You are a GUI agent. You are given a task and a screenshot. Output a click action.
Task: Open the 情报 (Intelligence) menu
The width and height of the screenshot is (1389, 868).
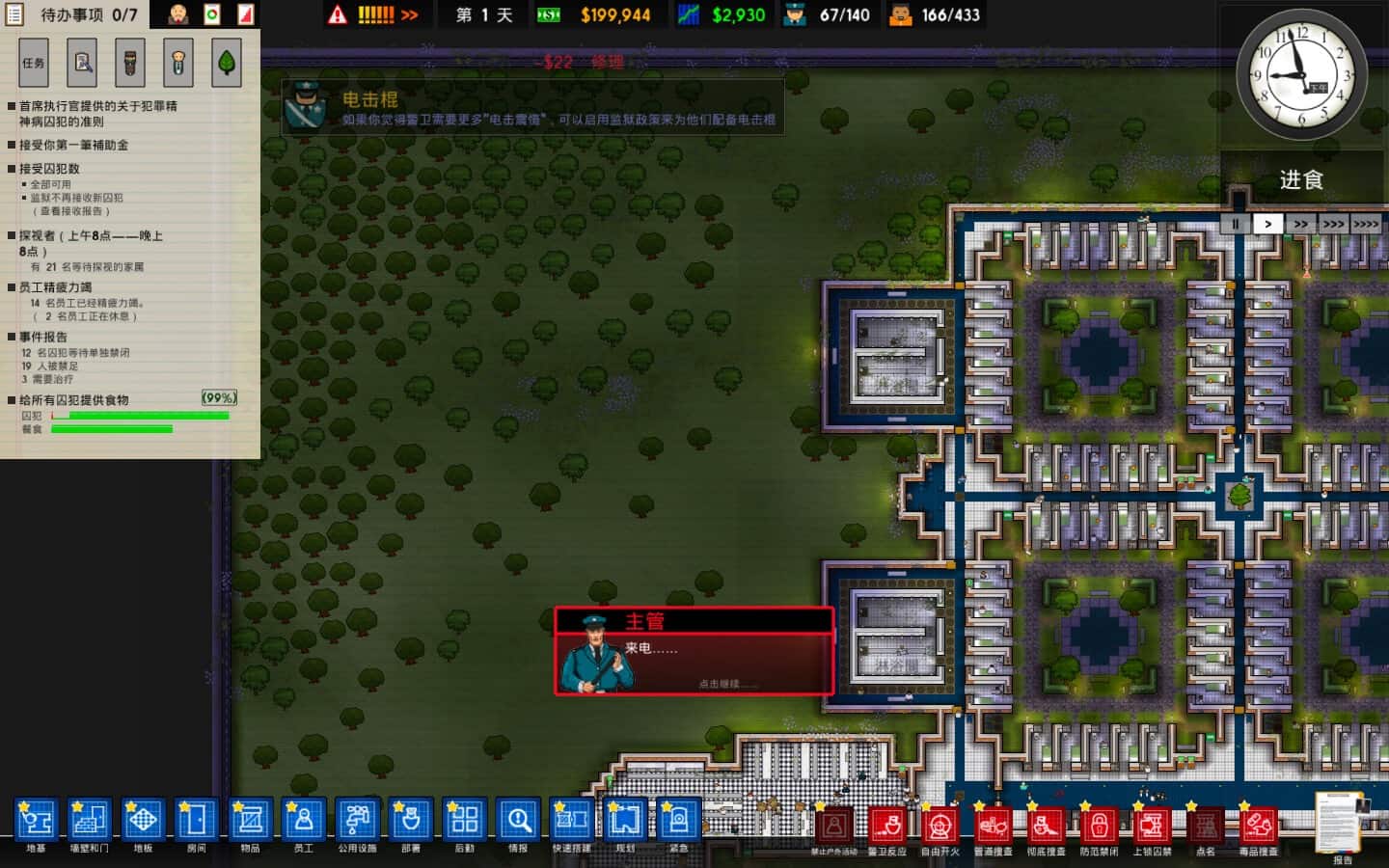click(518, 822)
